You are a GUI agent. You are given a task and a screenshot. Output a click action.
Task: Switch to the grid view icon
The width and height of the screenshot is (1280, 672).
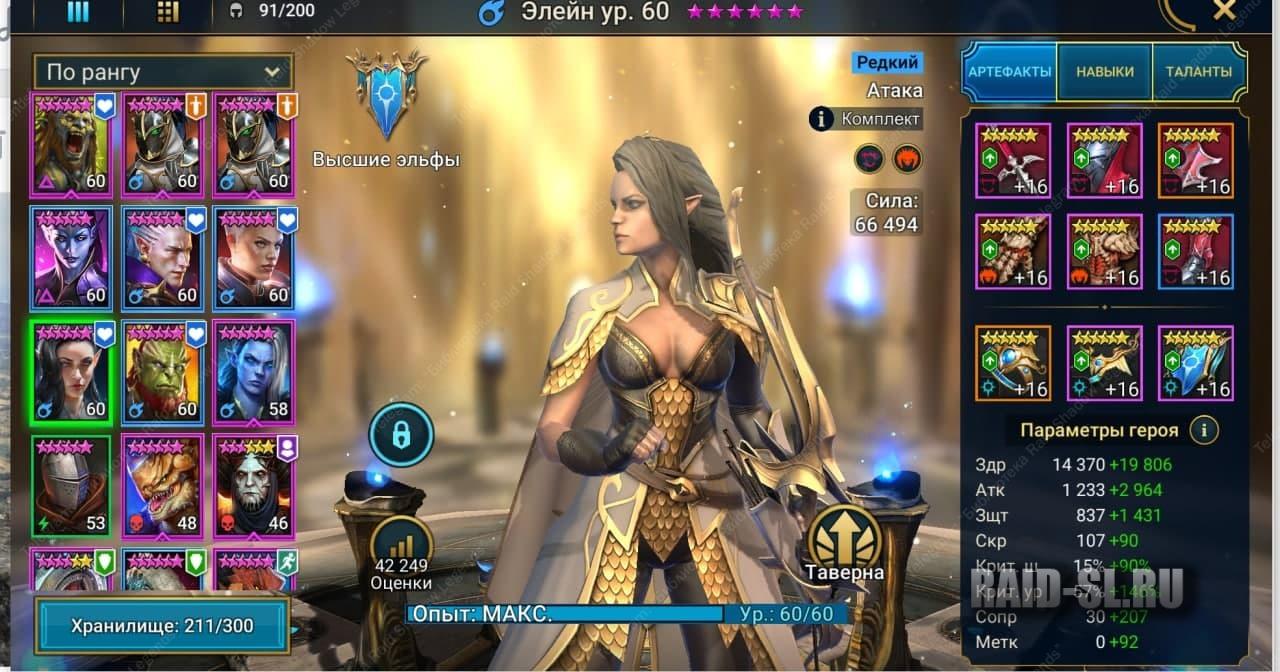(168, 12)
